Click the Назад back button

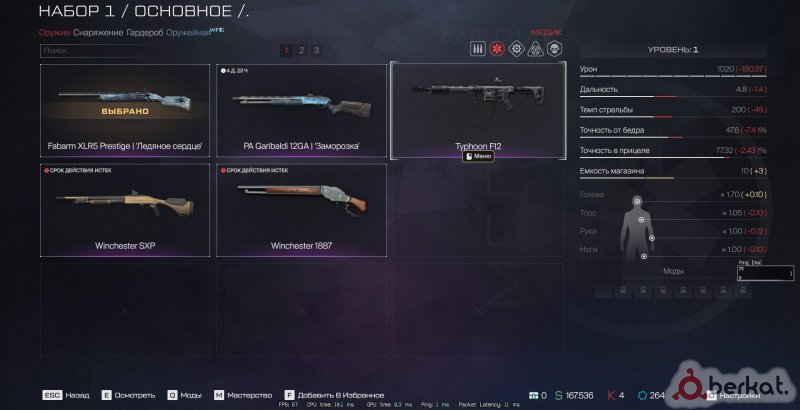[68, 395]
